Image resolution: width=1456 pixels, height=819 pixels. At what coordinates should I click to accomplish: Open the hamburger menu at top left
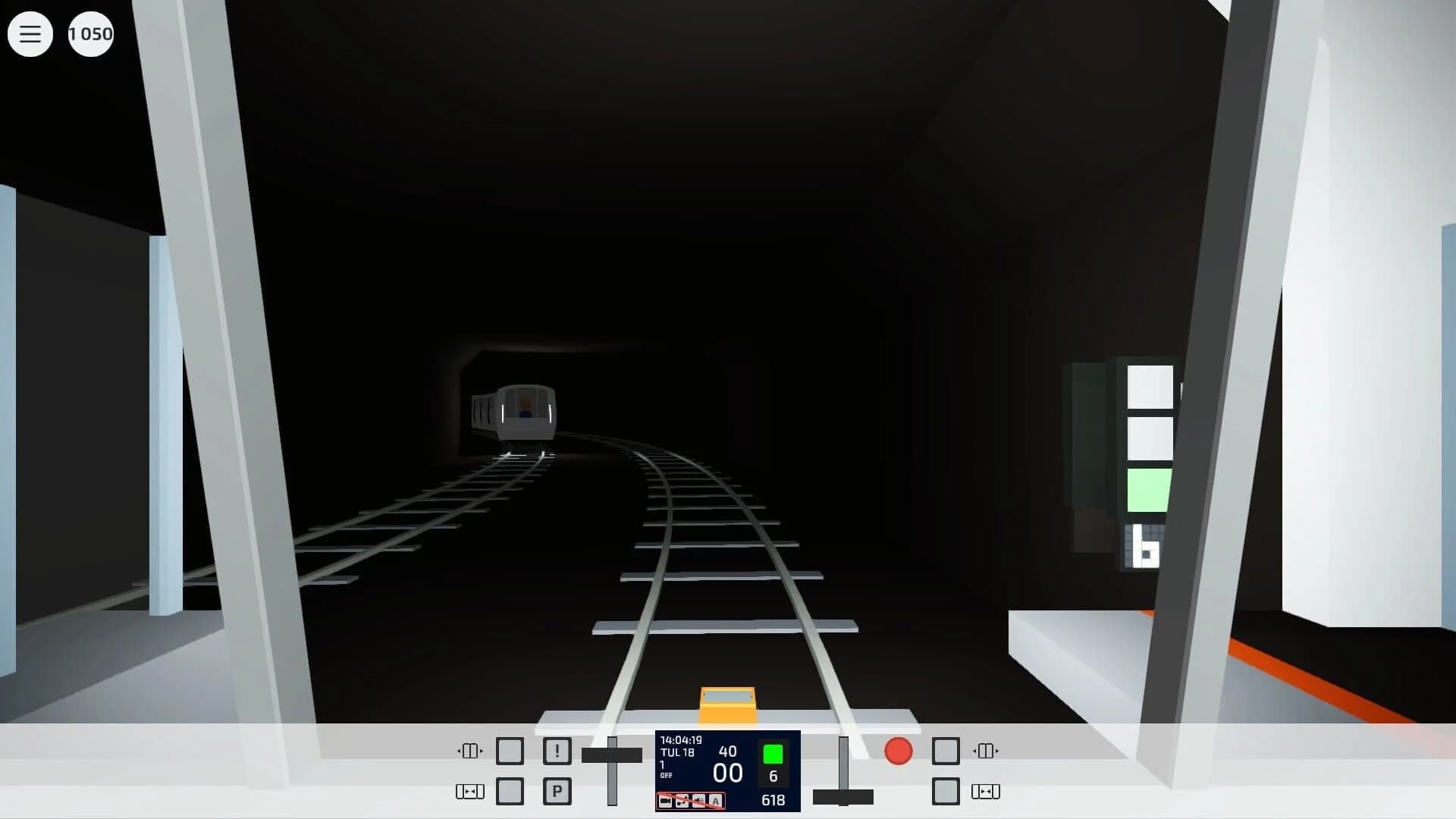click(30, 34)
